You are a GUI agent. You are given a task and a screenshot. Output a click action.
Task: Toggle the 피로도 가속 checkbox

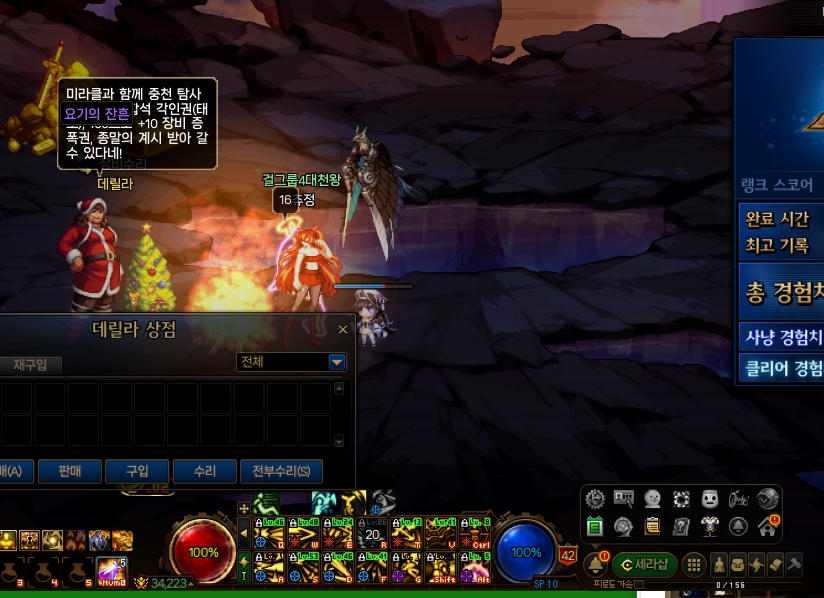(638, 584)
